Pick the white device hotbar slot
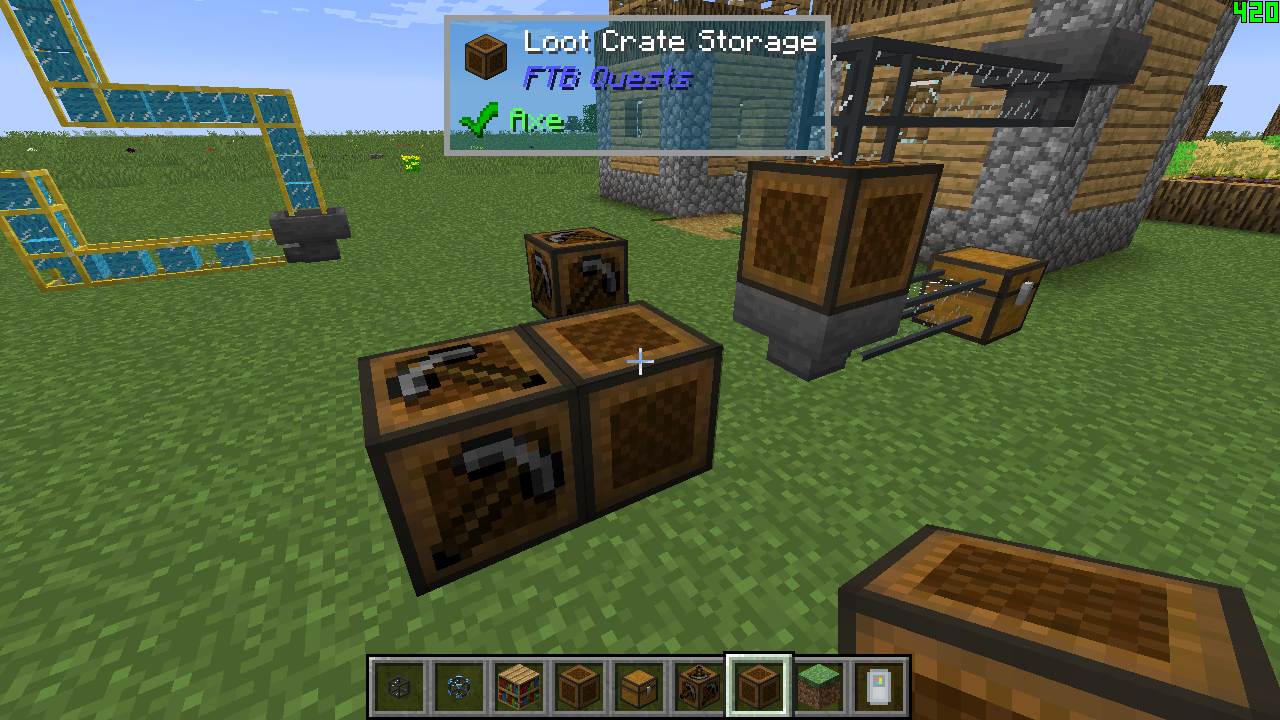The width and height of the screenshot is (1280, 720). click(879, 687)
